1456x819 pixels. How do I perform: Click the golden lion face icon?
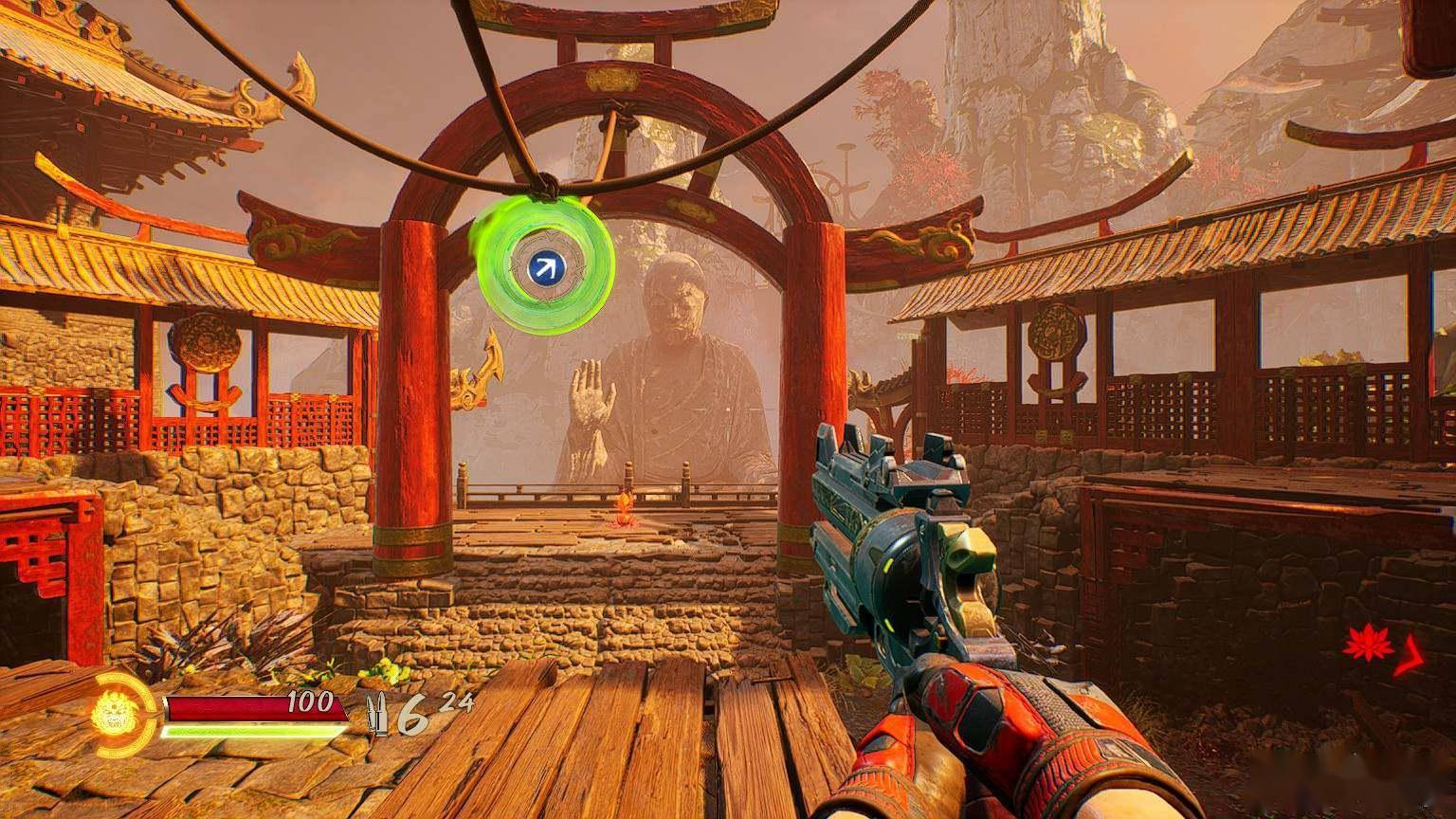(x=116, y=714)
